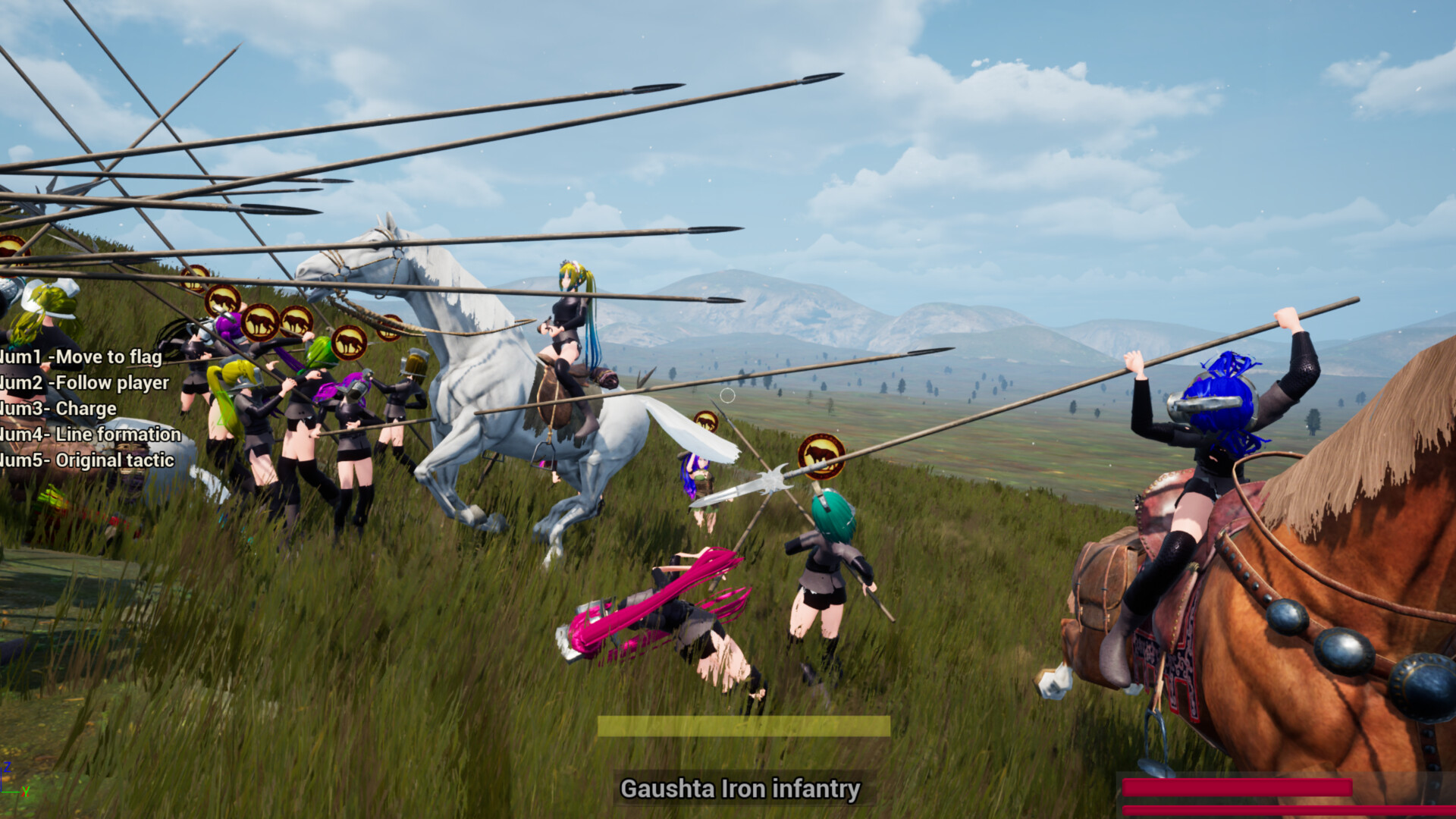
Task: Enable Num5 Original tactic
Action: pyautogui.click(x=87, y=460)
